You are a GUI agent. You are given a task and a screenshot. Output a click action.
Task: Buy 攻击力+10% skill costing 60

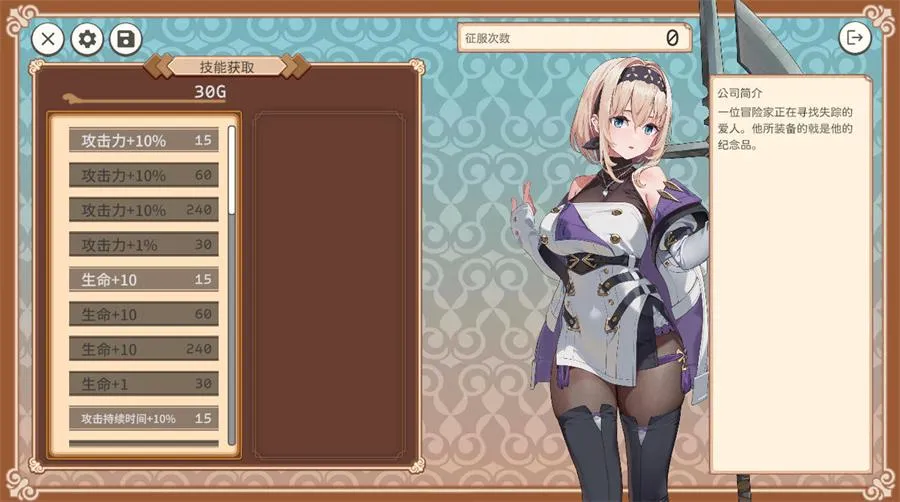[144, 175]
